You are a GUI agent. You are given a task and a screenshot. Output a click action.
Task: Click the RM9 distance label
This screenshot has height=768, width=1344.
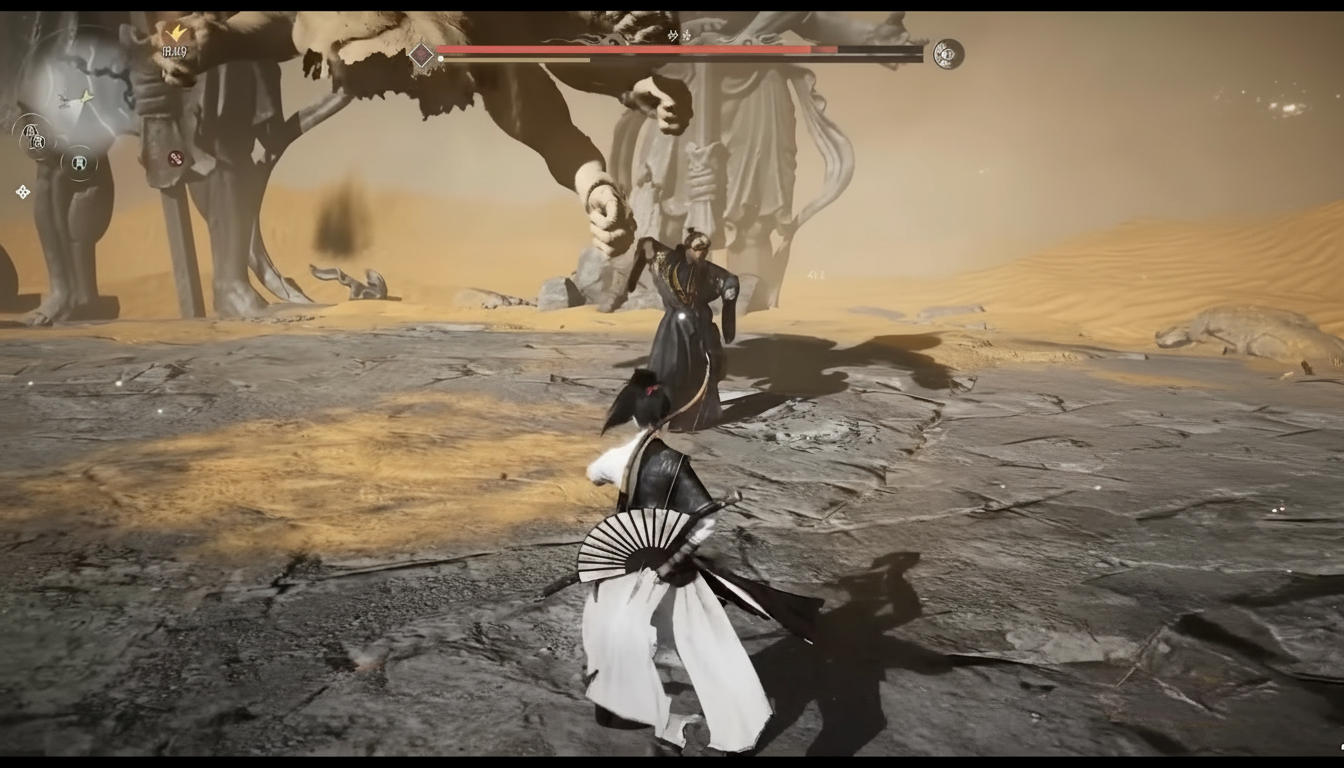tap(175, 50)
